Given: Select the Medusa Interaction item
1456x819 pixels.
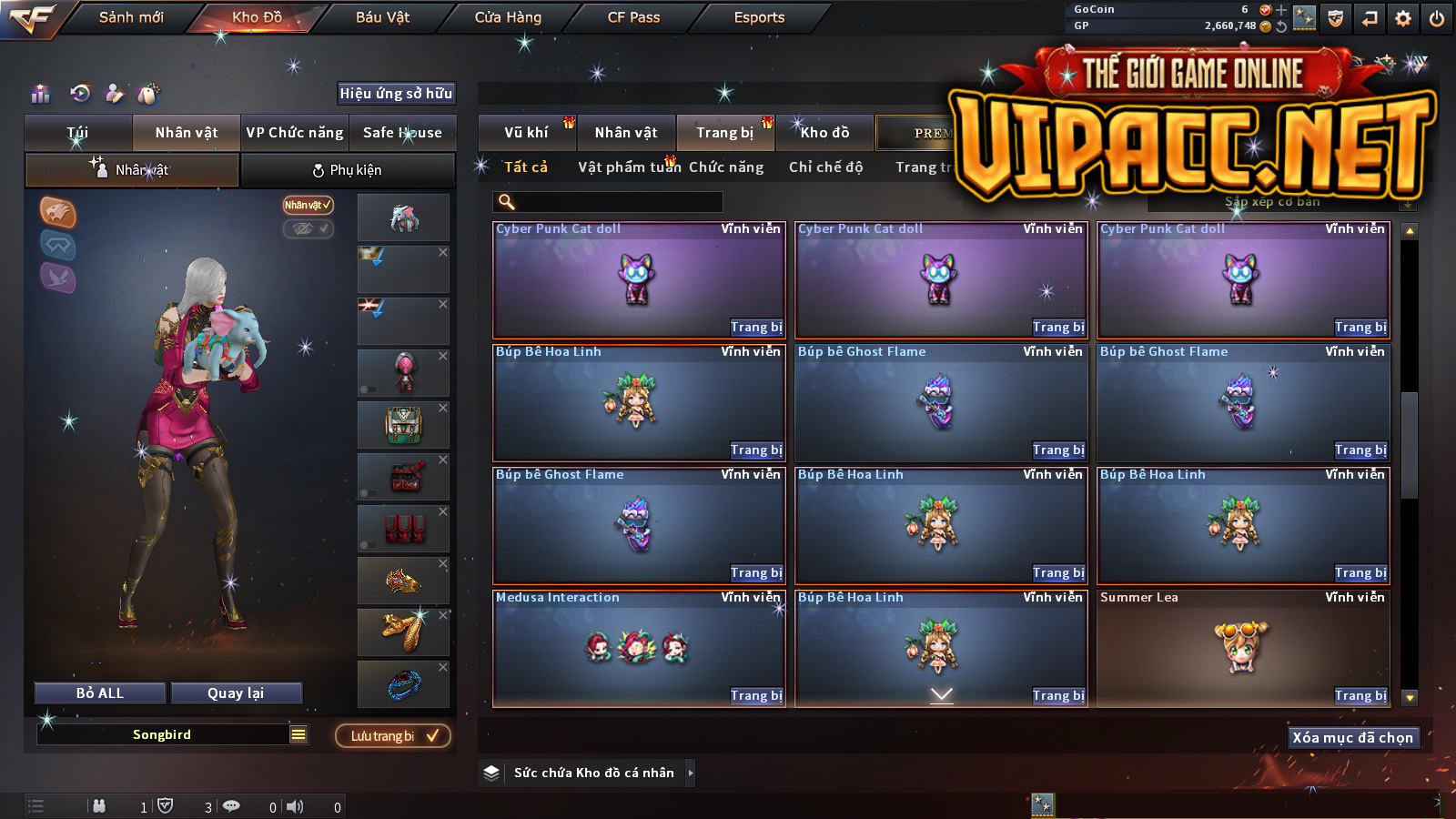Looking at the screenshot, I should coord(638,647).
